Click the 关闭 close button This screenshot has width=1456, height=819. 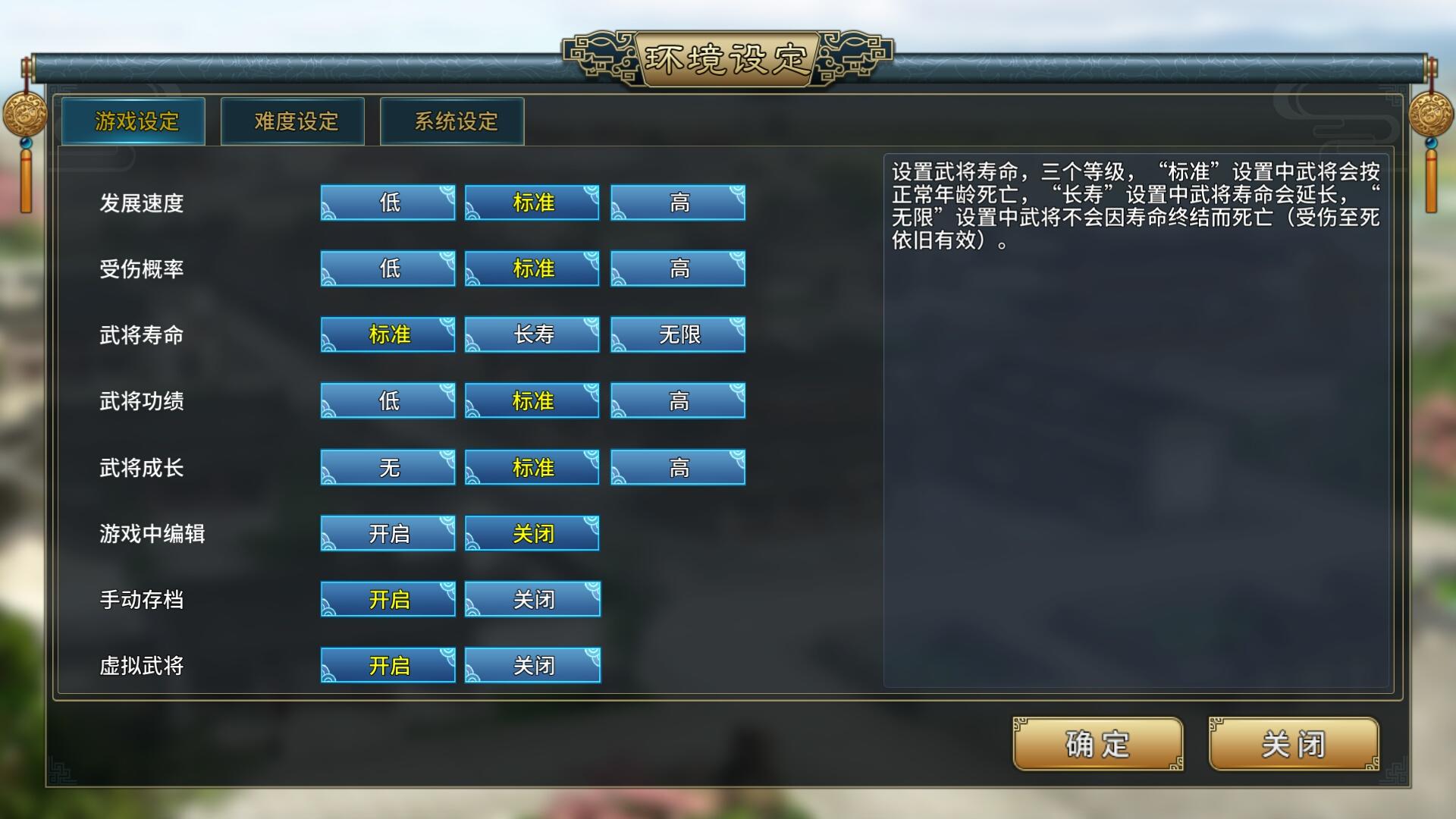(1293, 745)
